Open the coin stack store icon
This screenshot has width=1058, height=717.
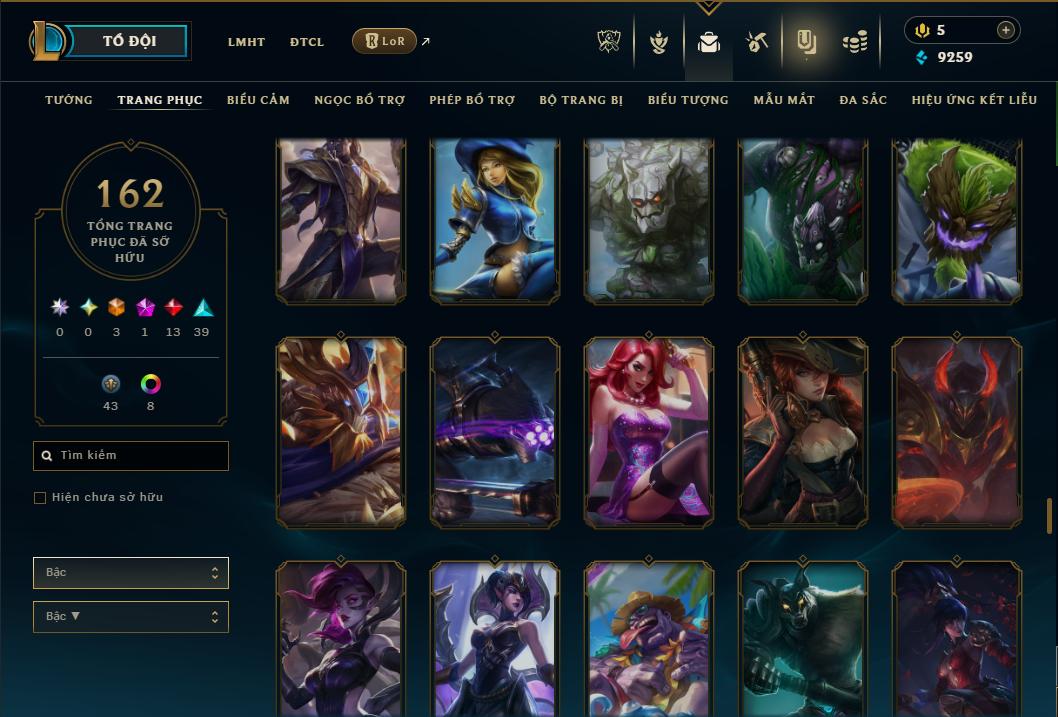[854, 42]
